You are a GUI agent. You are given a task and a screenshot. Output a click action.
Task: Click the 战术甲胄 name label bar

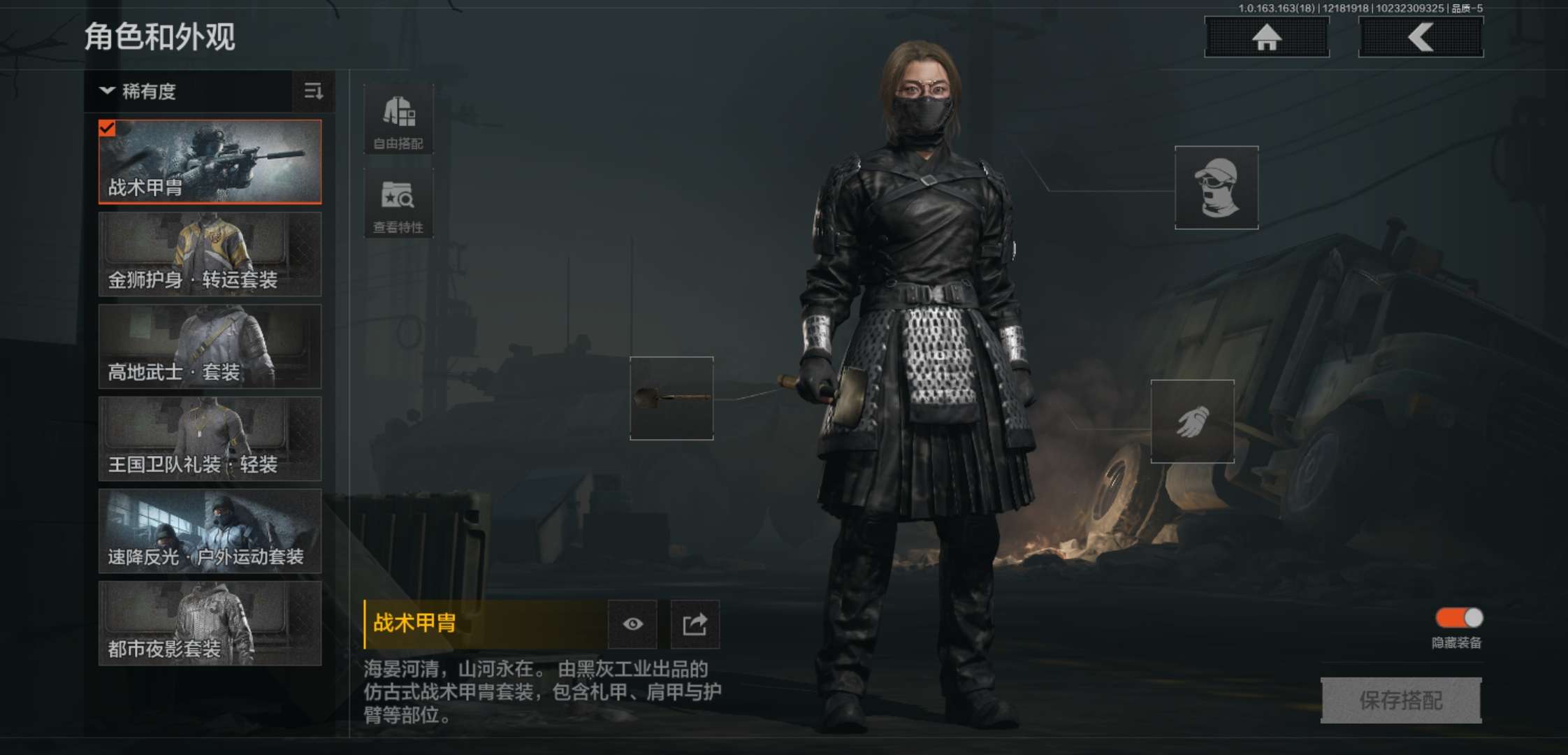482,624
